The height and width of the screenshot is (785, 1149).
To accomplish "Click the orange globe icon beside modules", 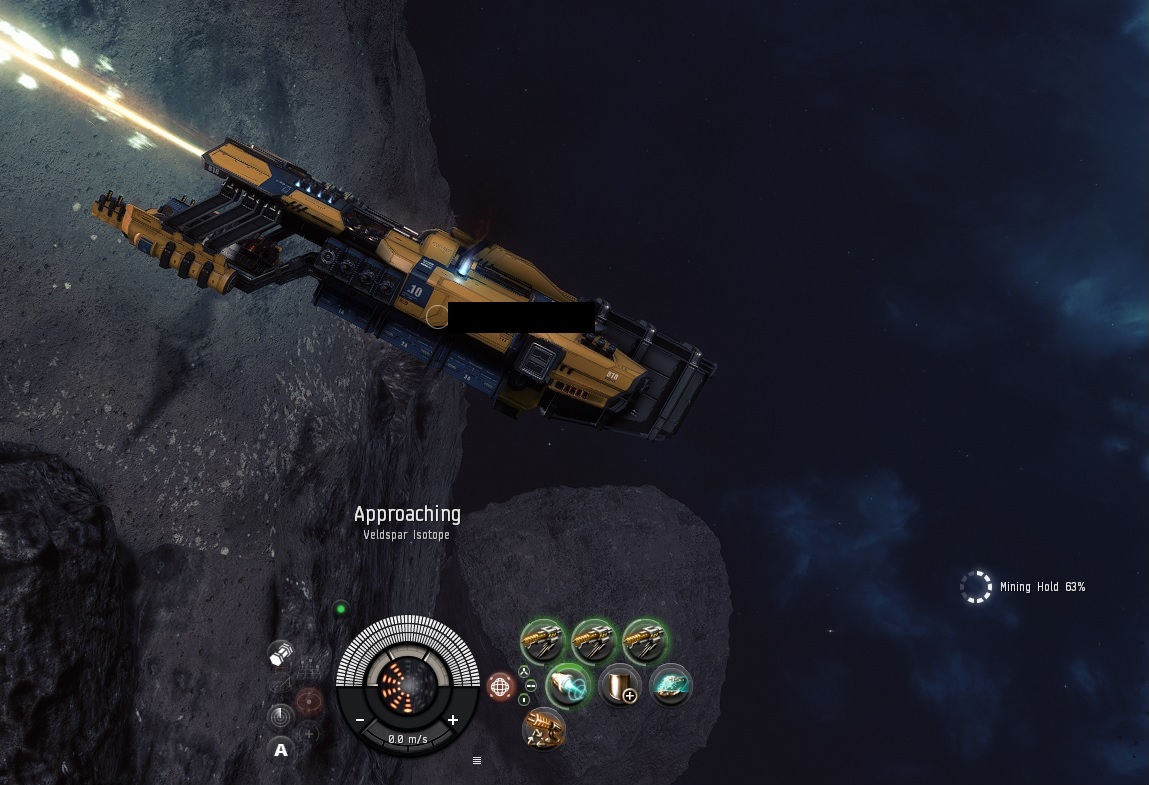I will 500,686.
